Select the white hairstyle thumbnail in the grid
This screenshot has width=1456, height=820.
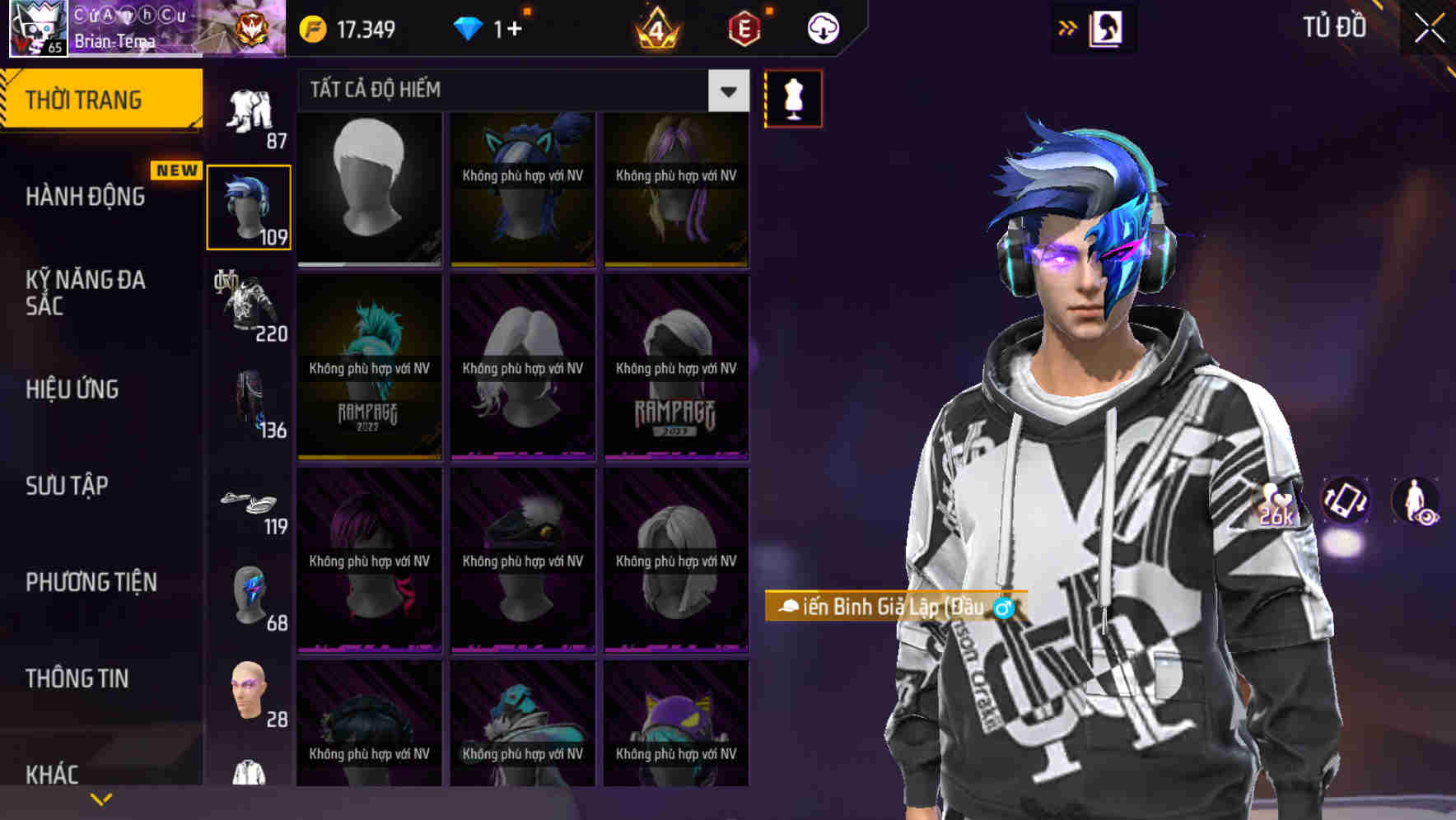[368, 188]
